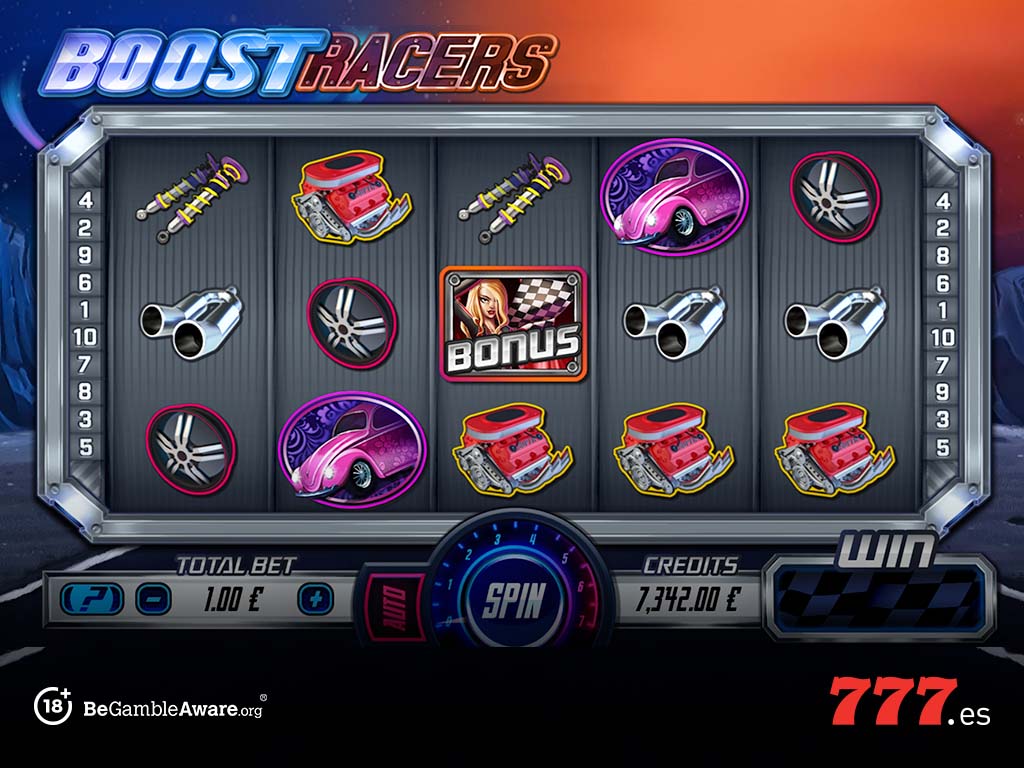Viewport: 1024px width, 768px height.
Task: Increase total bet with the plus button
Action: click(x=314, y=599)
